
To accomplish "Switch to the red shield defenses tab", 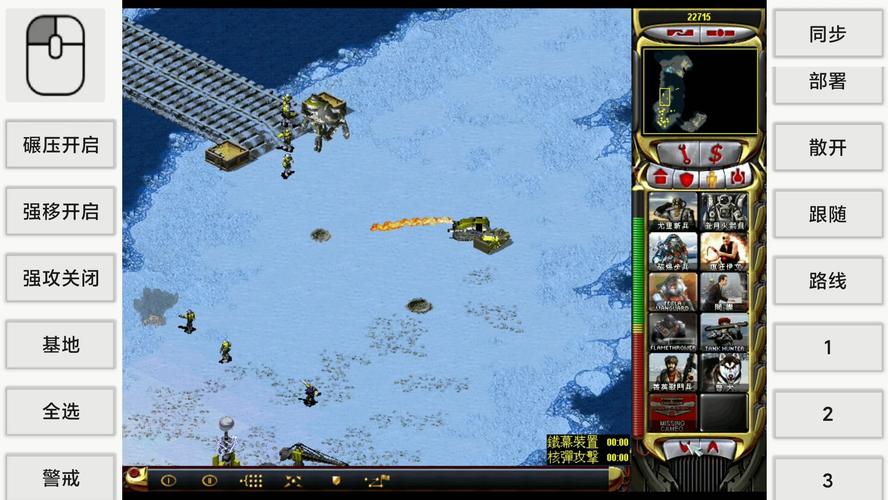I will pyautogui.click(x=686, y=178).
